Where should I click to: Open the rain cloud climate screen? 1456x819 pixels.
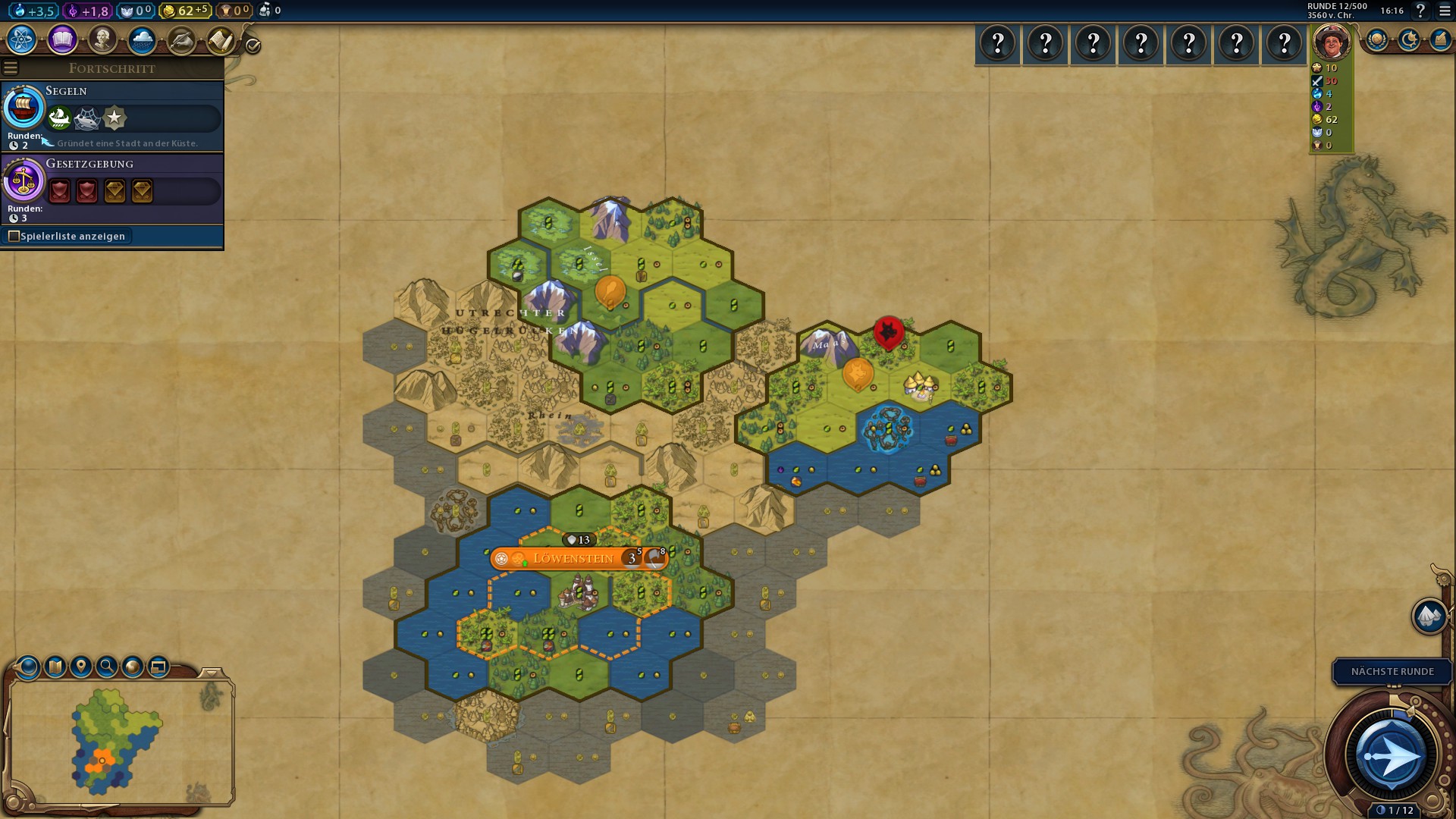[x=142, y=39]
